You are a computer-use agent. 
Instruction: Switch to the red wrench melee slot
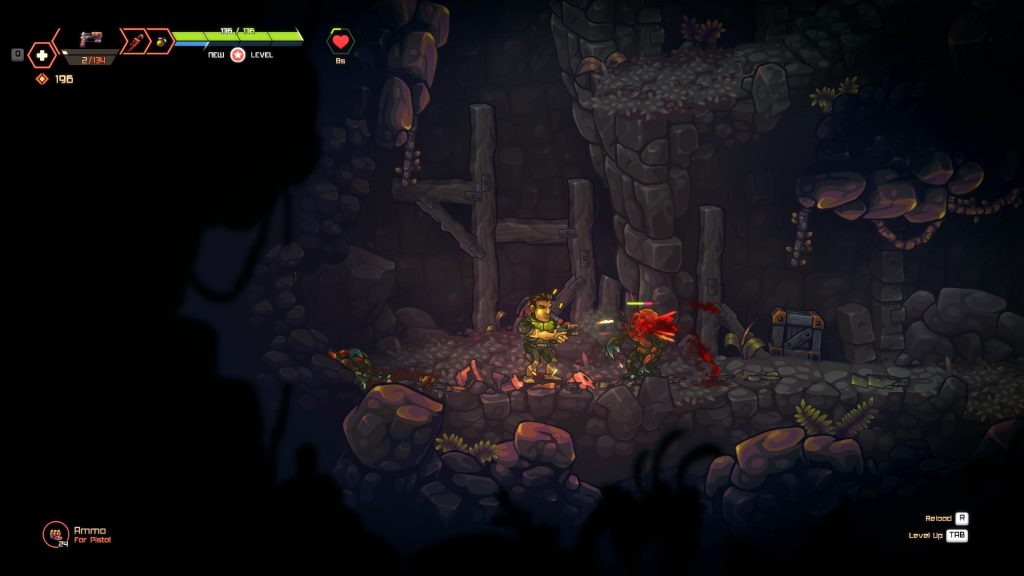point(133,41)
